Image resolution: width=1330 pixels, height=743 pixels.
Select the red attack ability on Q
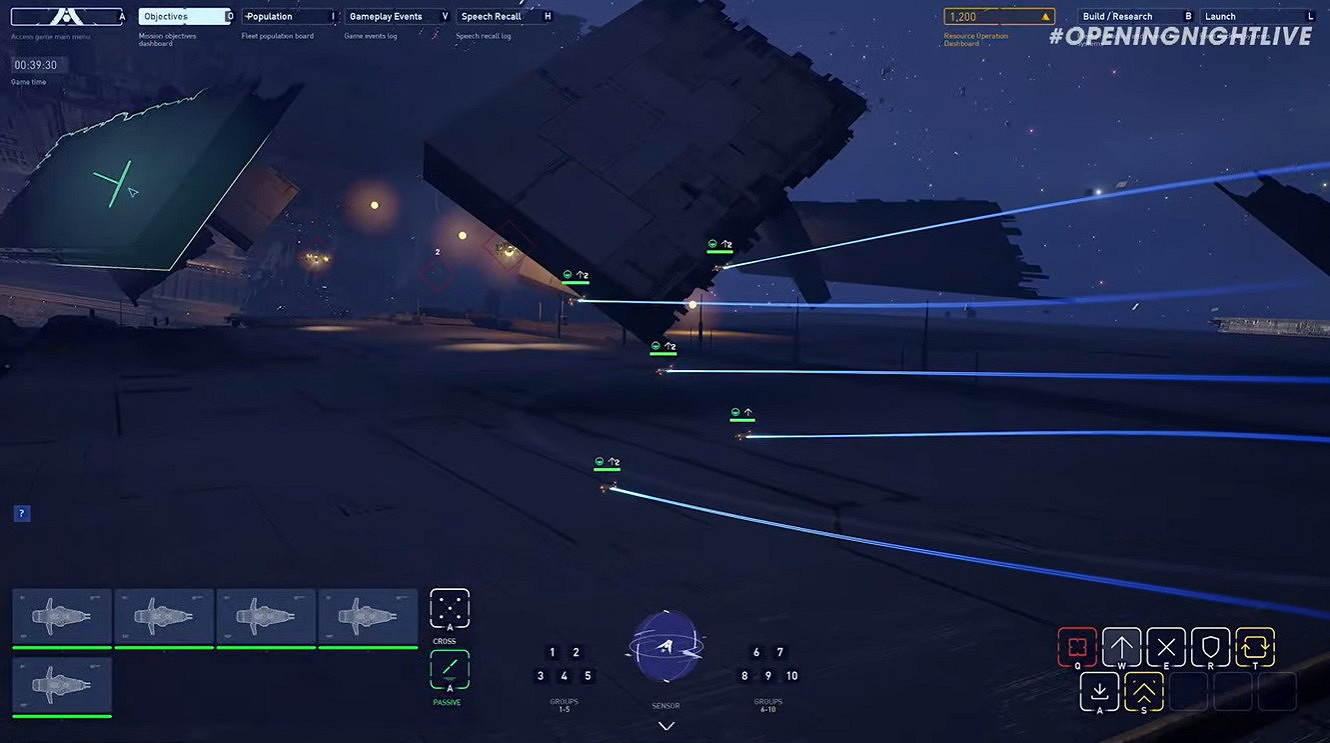[1078, 647]
